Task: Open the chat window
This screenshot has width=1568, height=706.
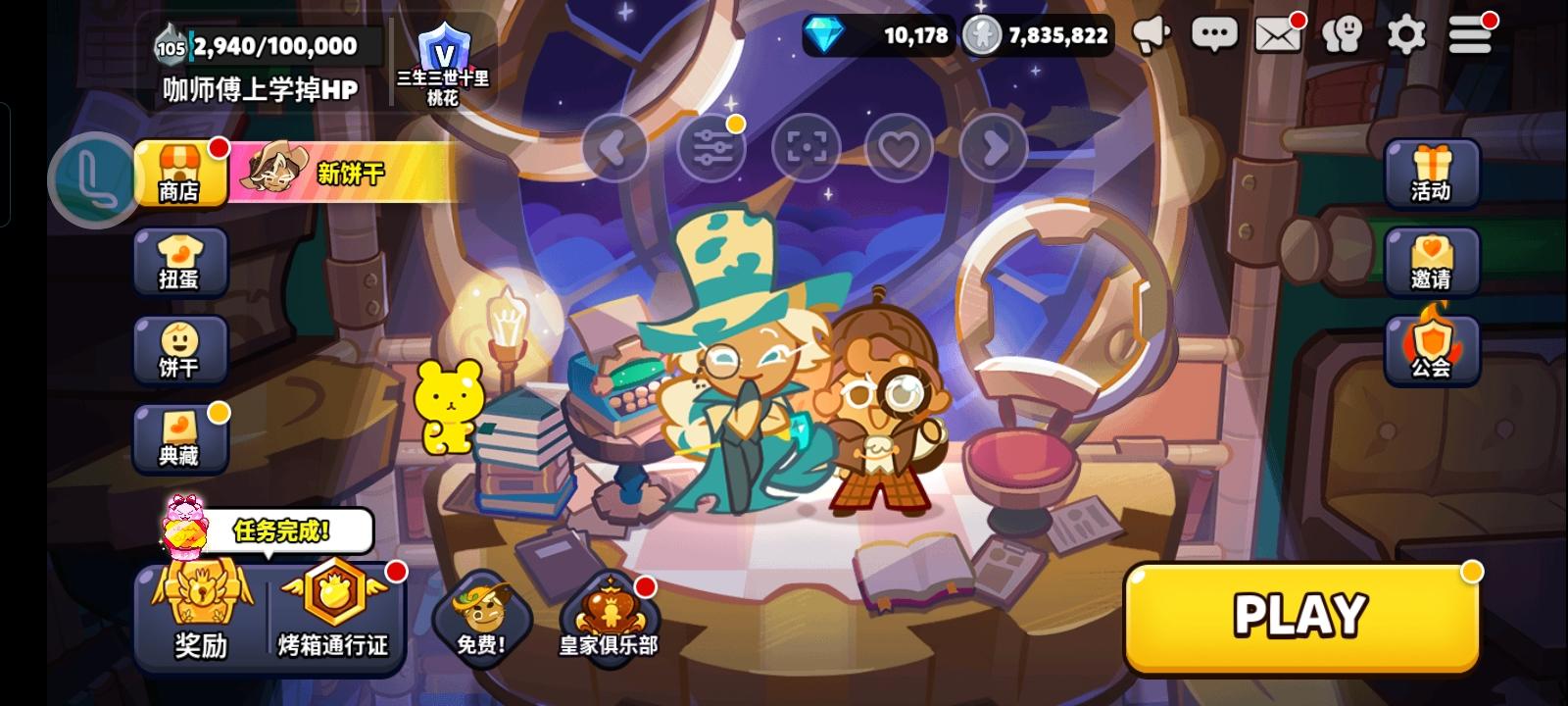Action: [1215, 34]
